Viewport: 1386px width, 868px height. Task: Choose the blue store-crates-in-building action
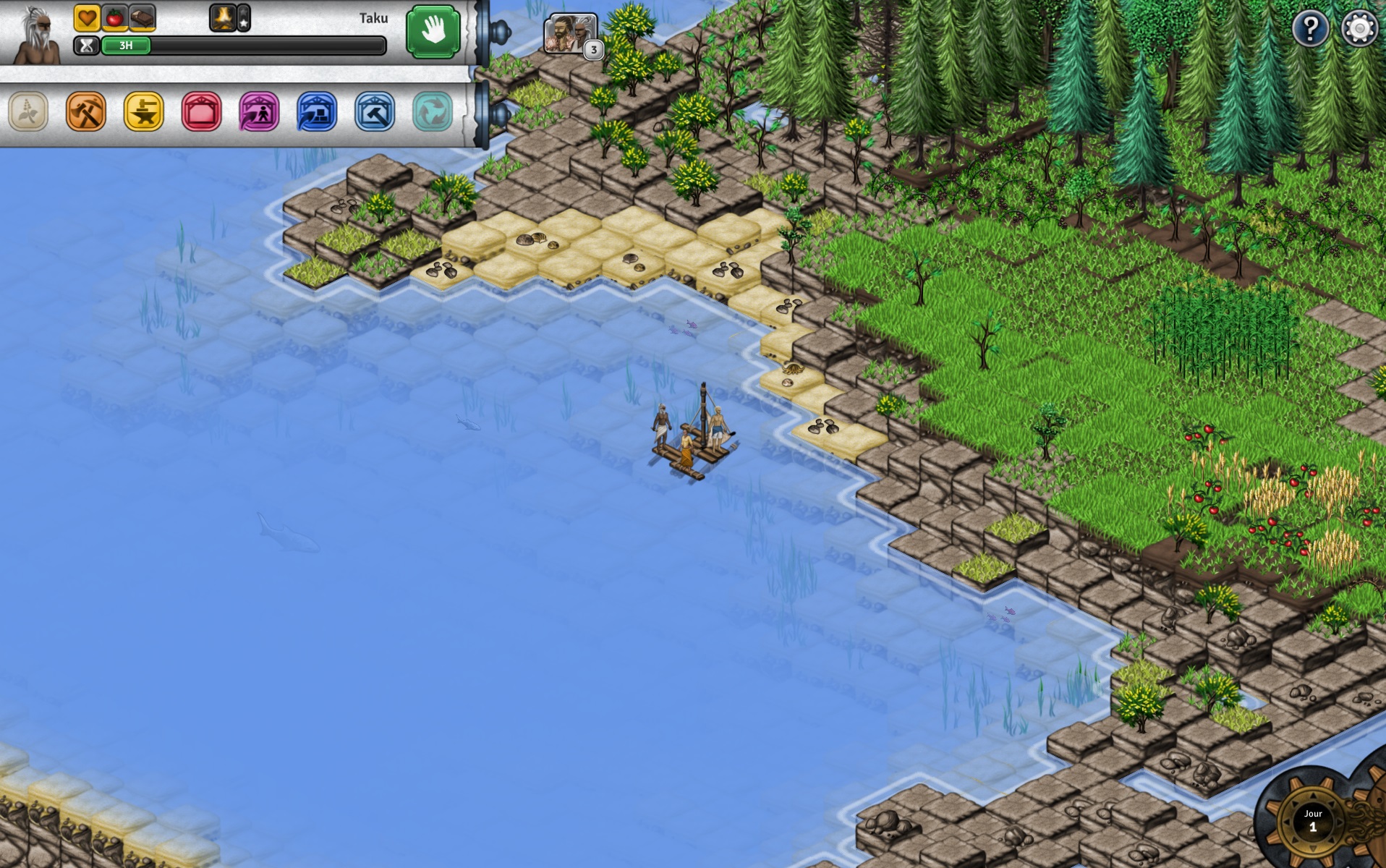pyautogui.click(x=317, y=111)
